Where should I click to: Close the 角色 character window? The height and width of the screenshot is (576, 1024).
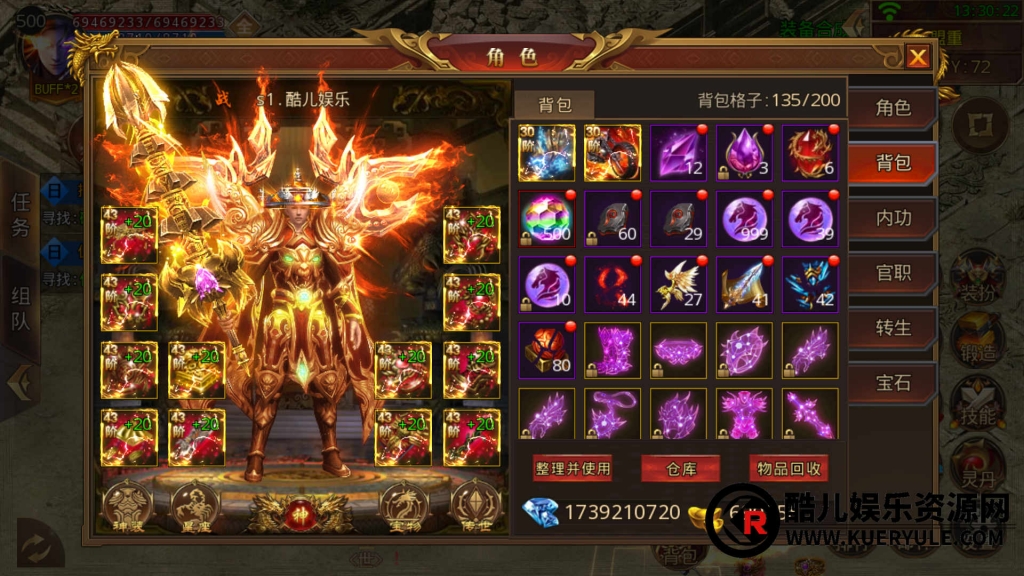(x=917, y=58)
